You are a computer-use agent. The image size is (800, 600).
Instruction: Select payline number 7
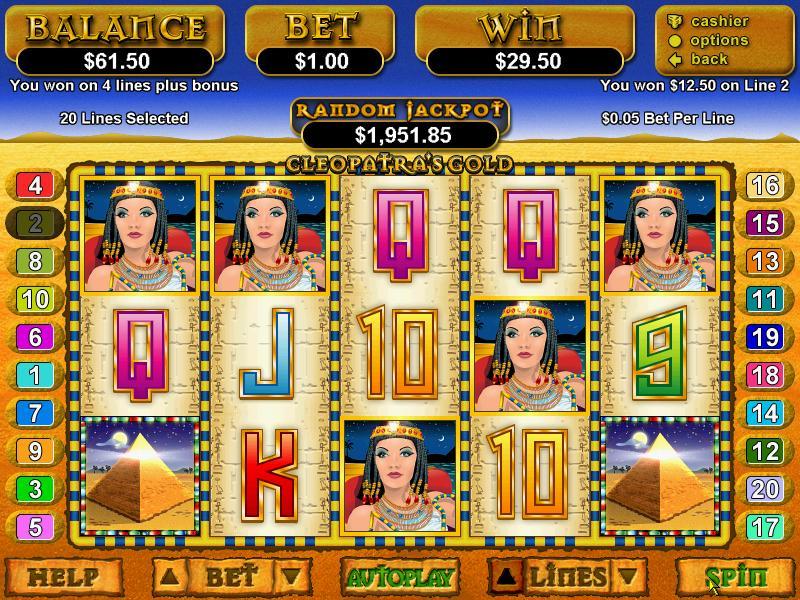coord(35,413)
